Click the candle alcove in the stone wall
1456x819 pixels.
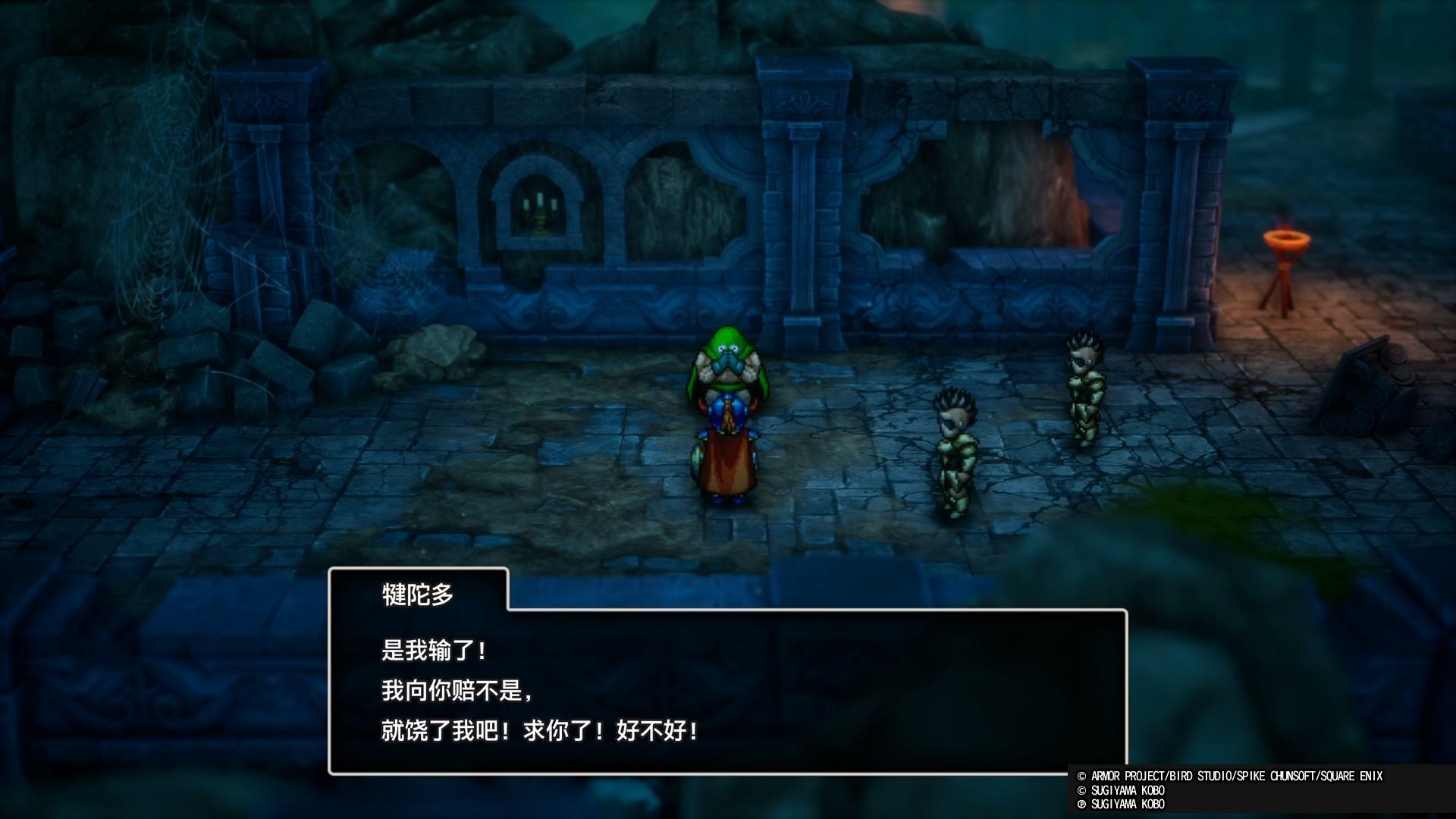click(540, 205)
